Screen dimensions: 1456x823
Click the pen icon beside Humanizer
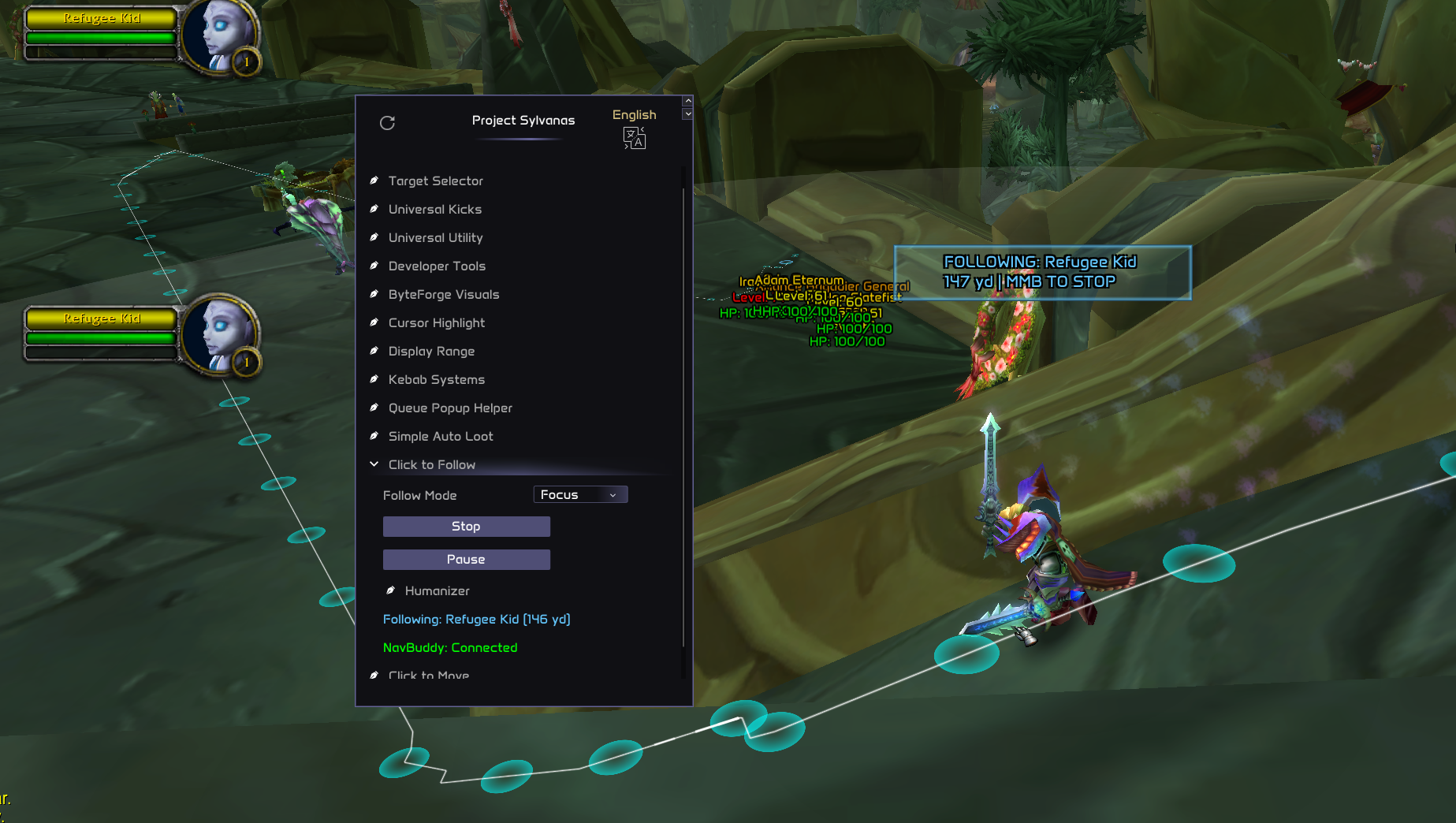[x=389, y=590]
